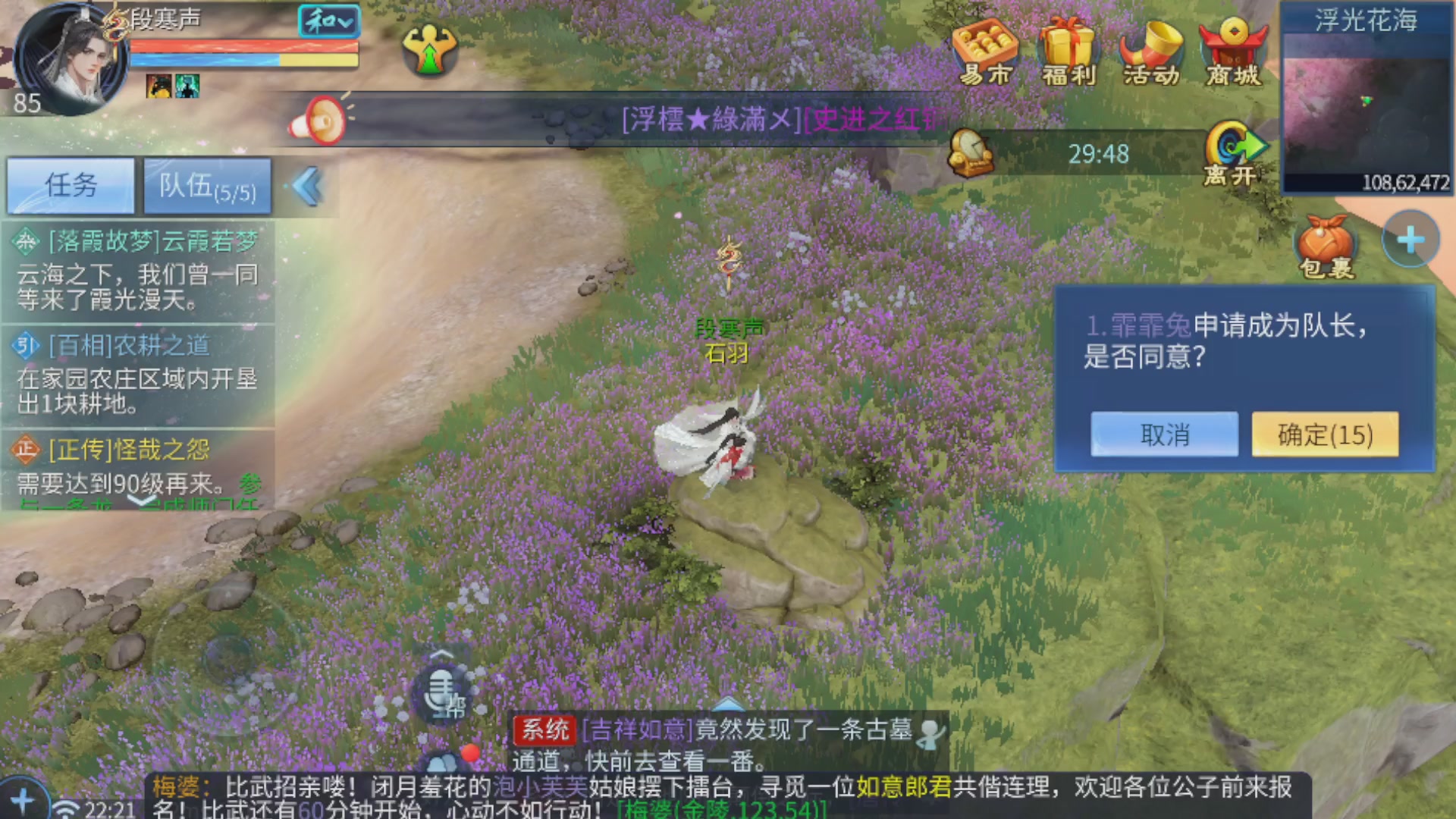Click the first teammate status icon under health bar

tap(158, 86)
